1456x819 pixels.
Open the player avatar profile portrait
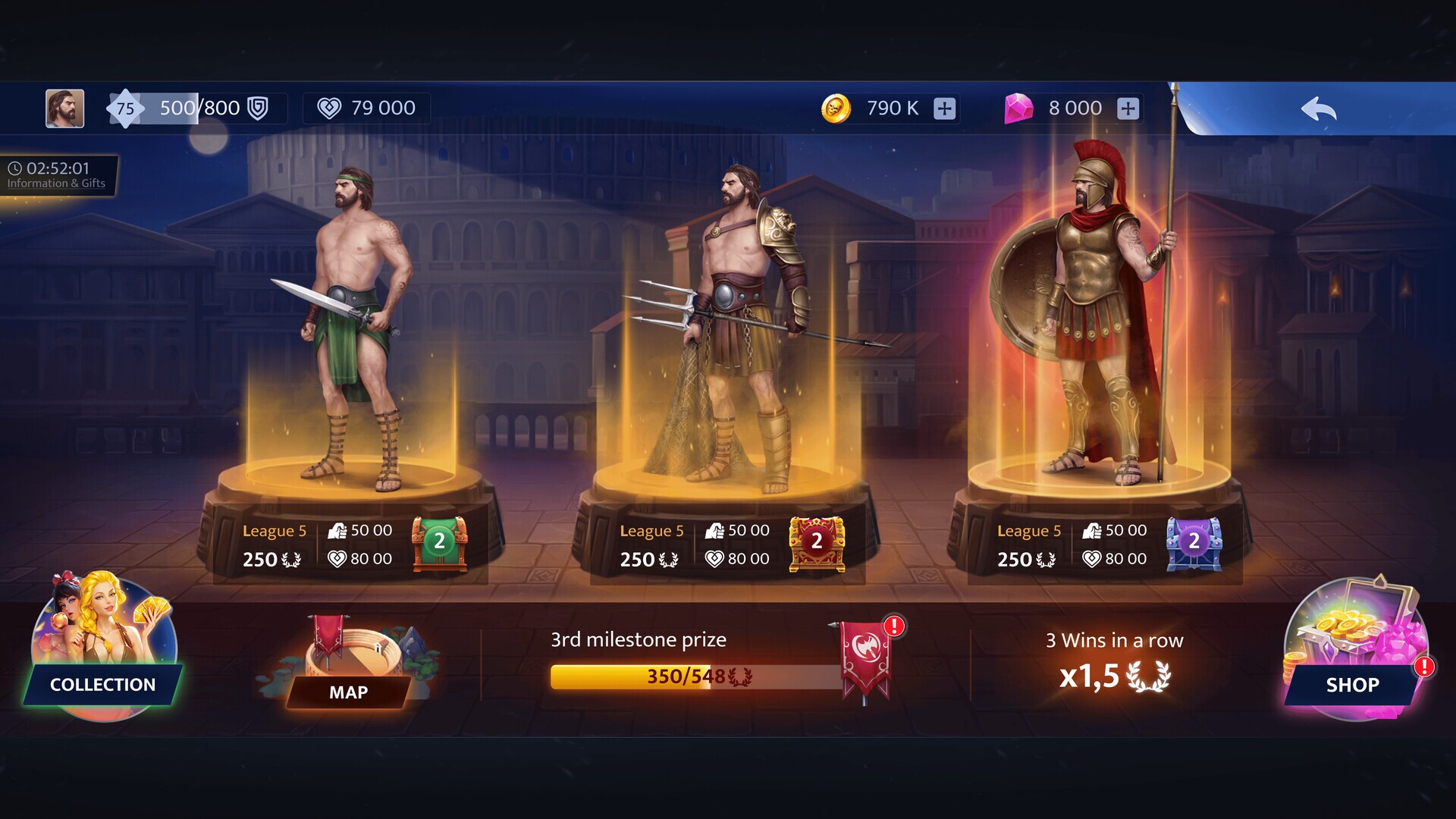64,108
